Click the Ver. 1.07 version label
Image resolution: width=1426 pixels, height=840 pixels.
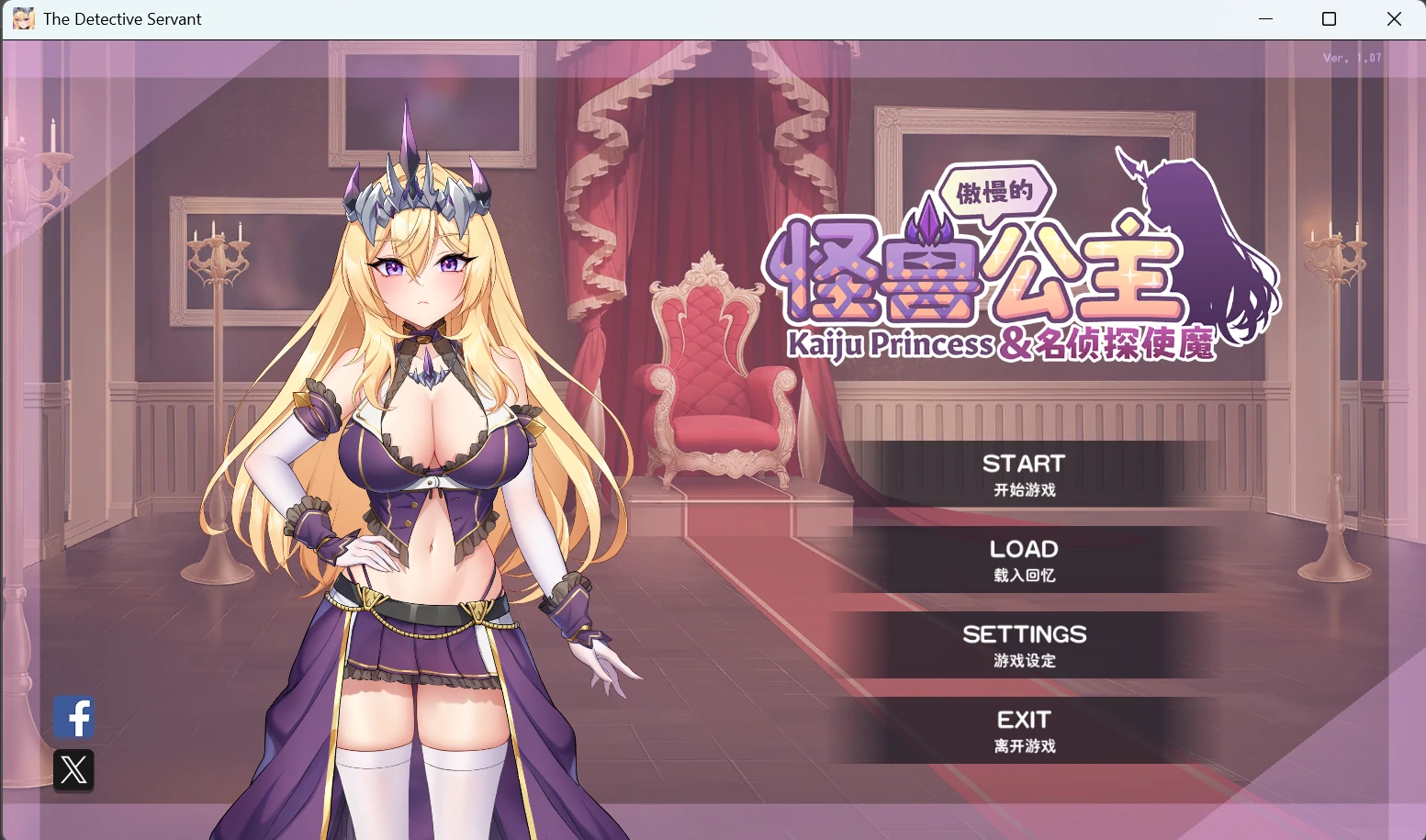point(1350,55)
